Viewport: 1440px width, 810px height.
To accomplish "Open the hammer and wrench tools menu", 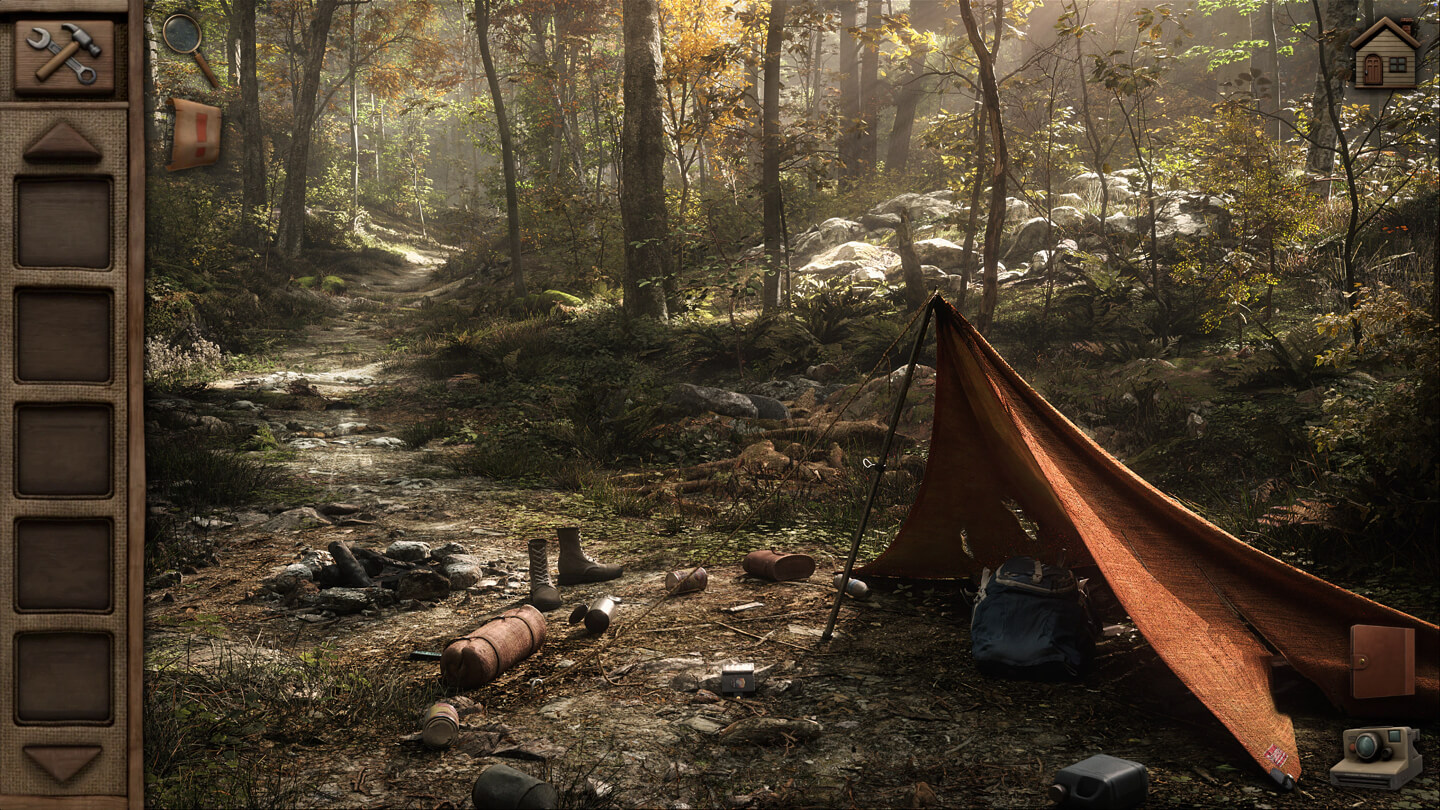I will [64, 54].
